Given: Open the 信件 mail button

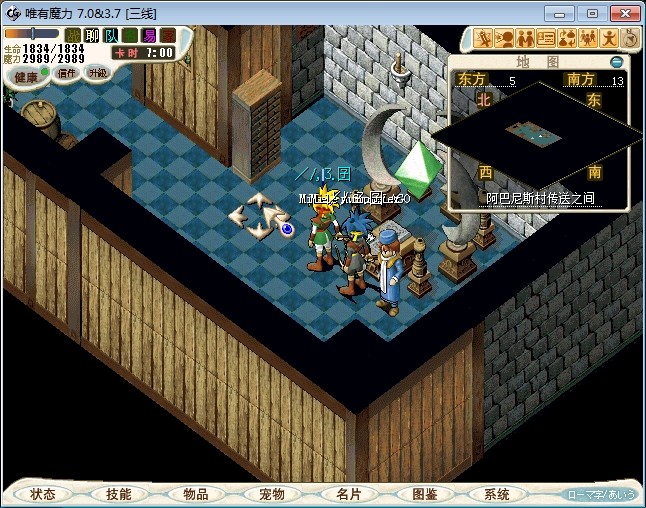Looking at the screenshot, I should point(67,72).
